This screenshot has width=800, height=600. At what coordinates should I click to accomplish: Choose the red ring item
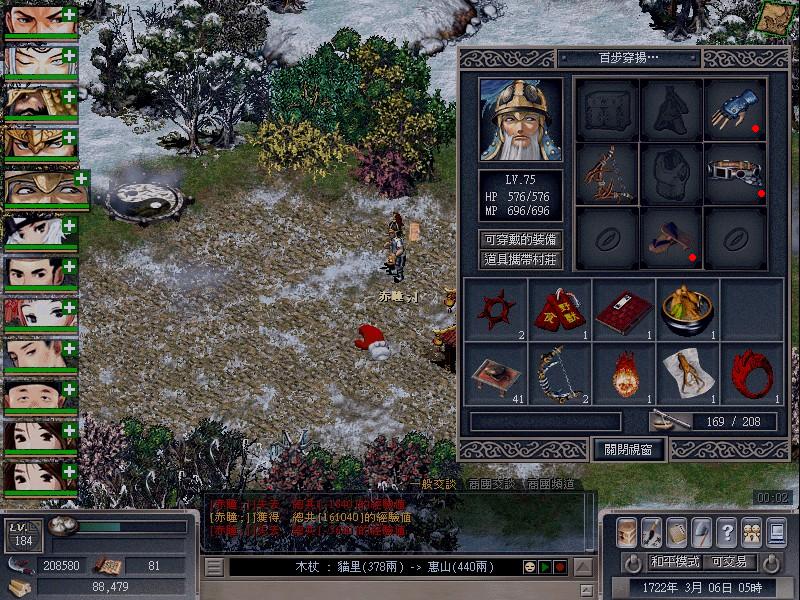tap(751, 373)
